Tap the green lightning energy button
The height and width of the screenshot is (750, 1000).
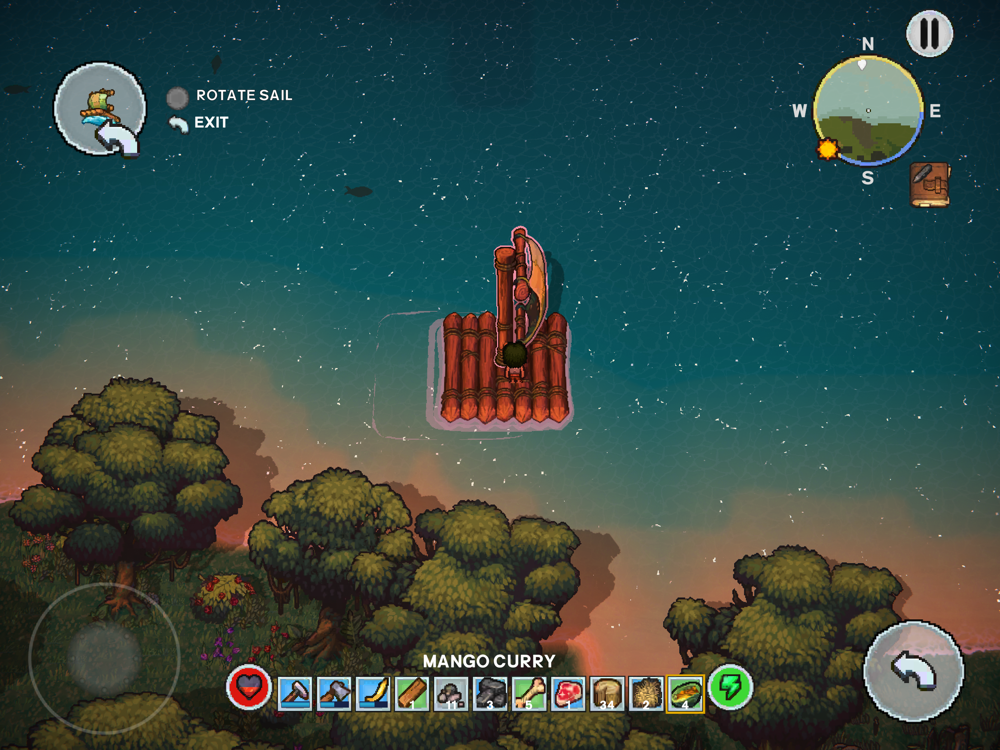tap(730, 689)
